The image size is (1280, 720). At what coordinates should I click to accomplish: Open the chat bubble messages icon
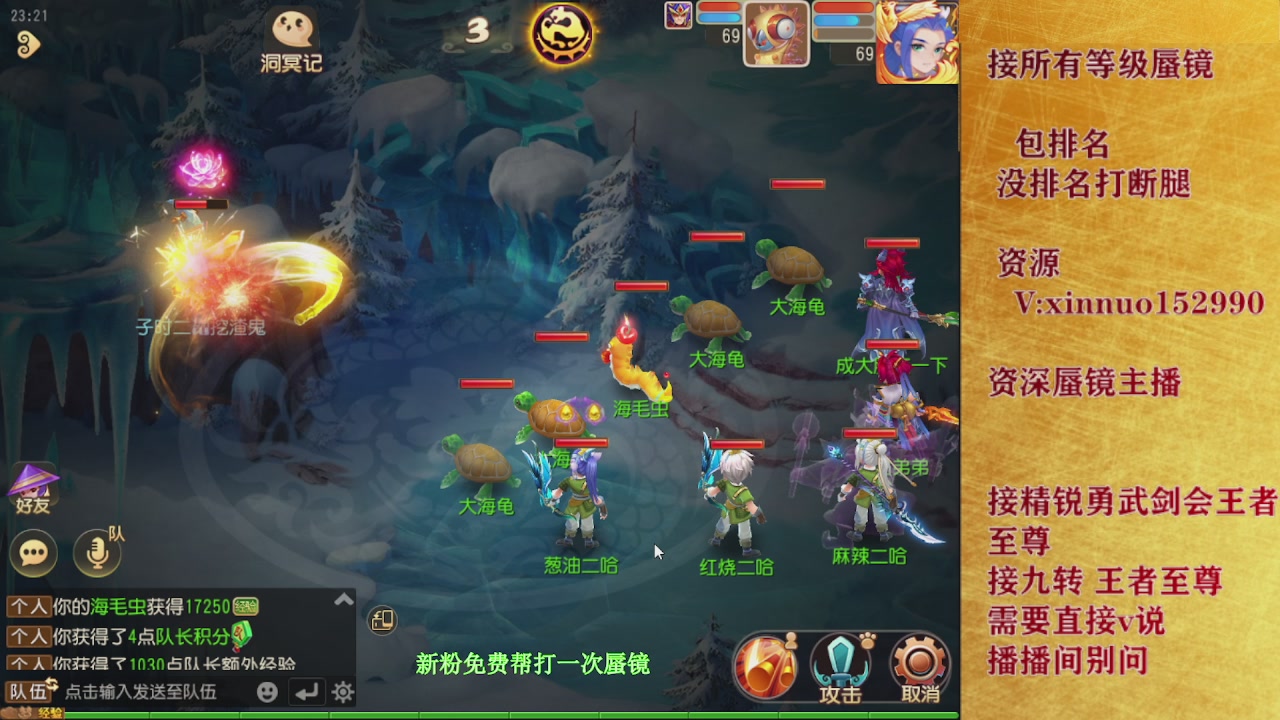(33, 554)
